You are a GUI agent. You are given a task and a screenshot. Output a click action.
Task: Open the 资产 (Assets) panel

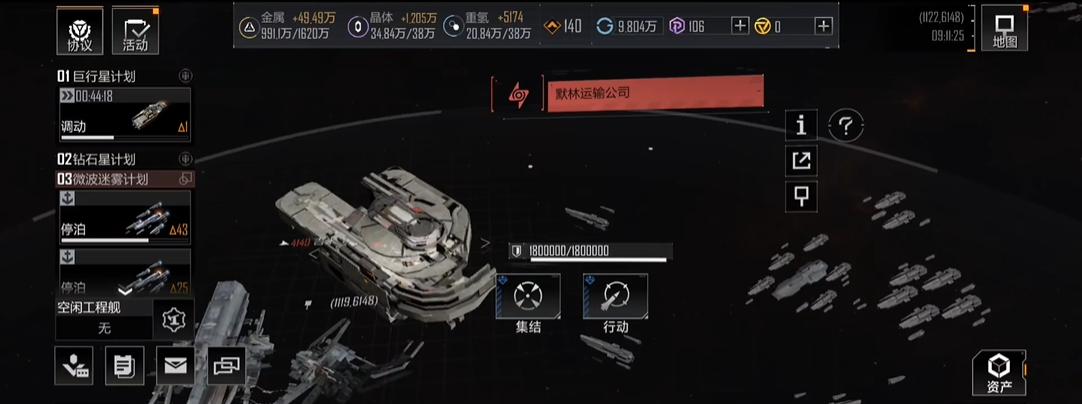(999, 372)
